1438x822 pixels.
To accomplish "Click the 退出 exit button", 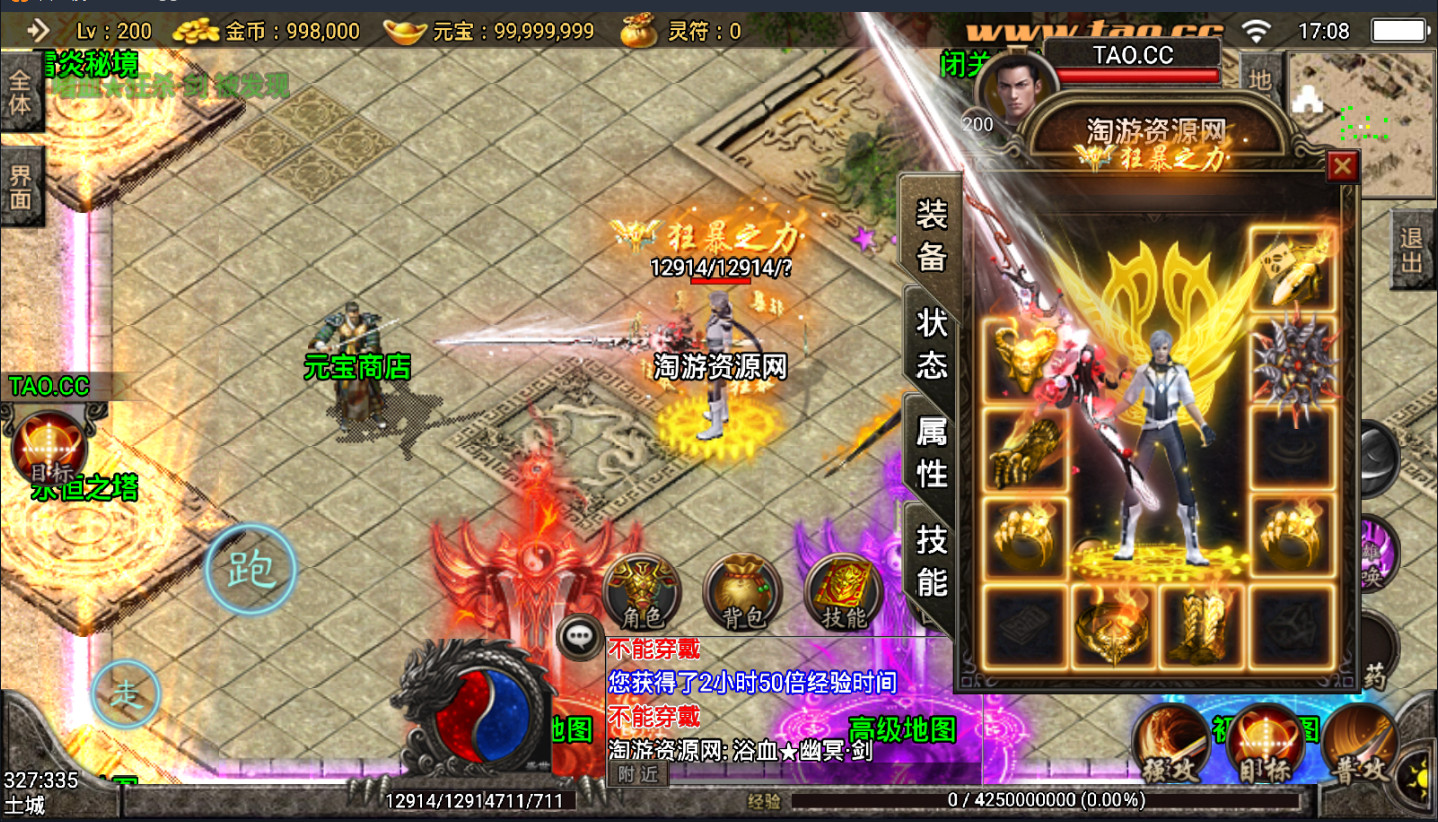I will [1412, 250].
